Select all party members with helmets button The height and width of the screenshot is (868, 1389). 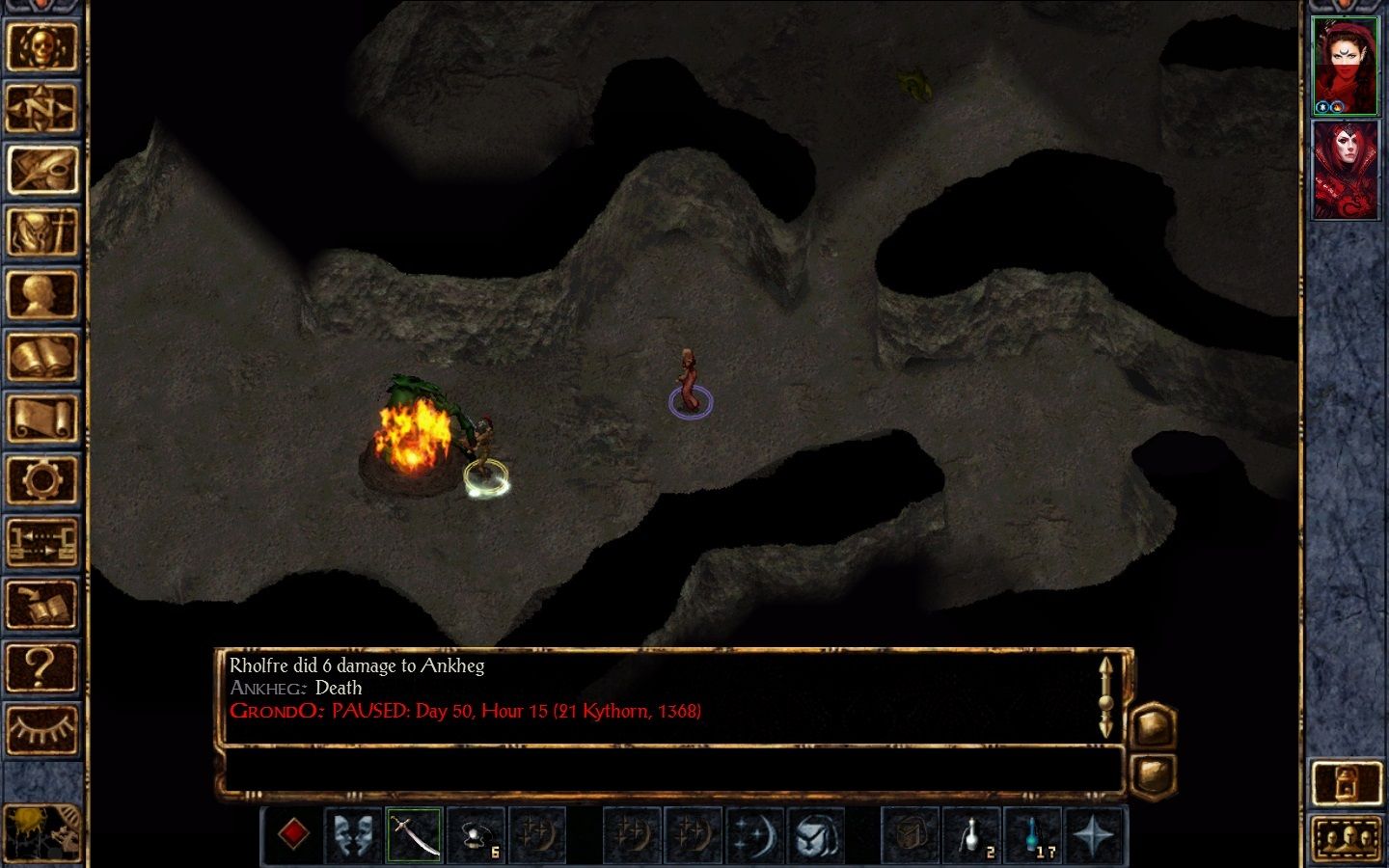tap(1345, 839)
